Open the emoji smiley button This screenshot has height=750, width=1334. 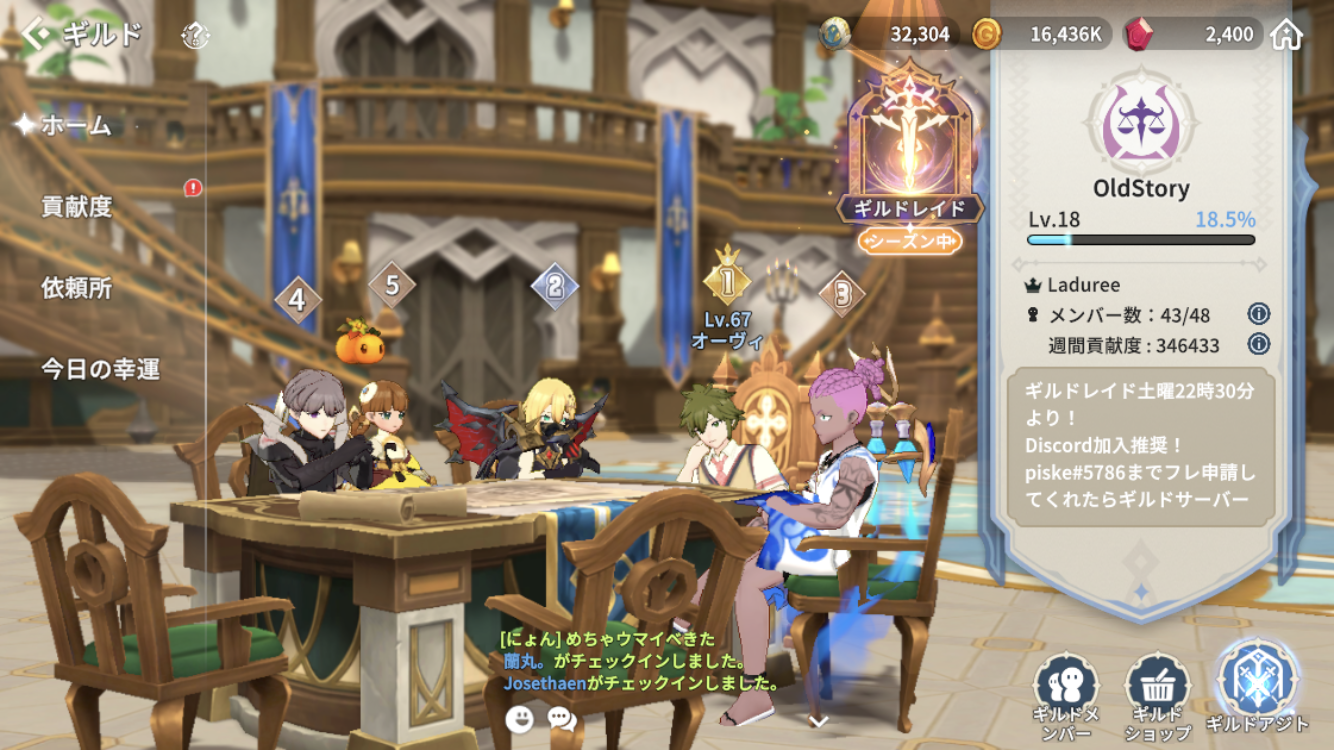pos(519,718)
